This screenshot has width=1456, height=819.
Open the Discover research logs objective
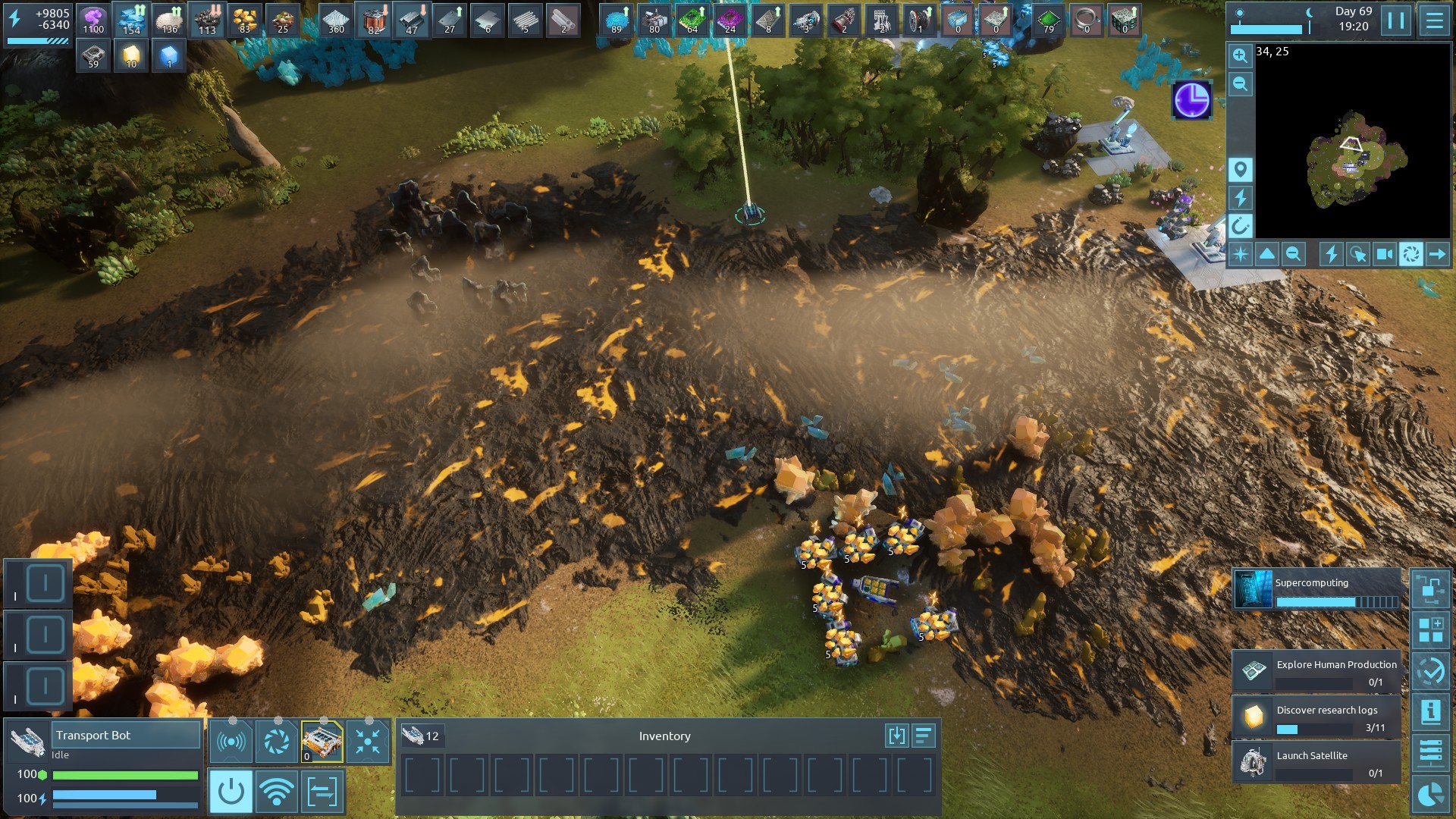(1317, 717)
